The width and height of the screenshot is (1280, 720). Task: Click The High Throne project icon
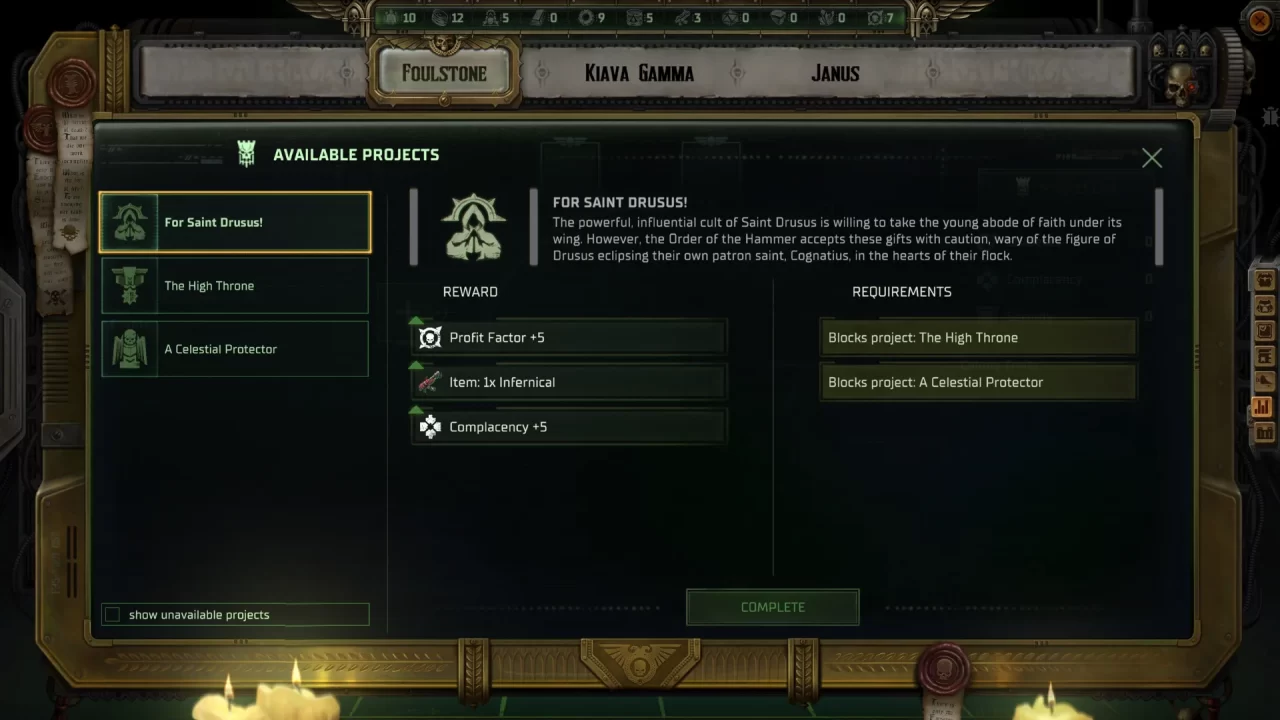[x=129, y=285]
